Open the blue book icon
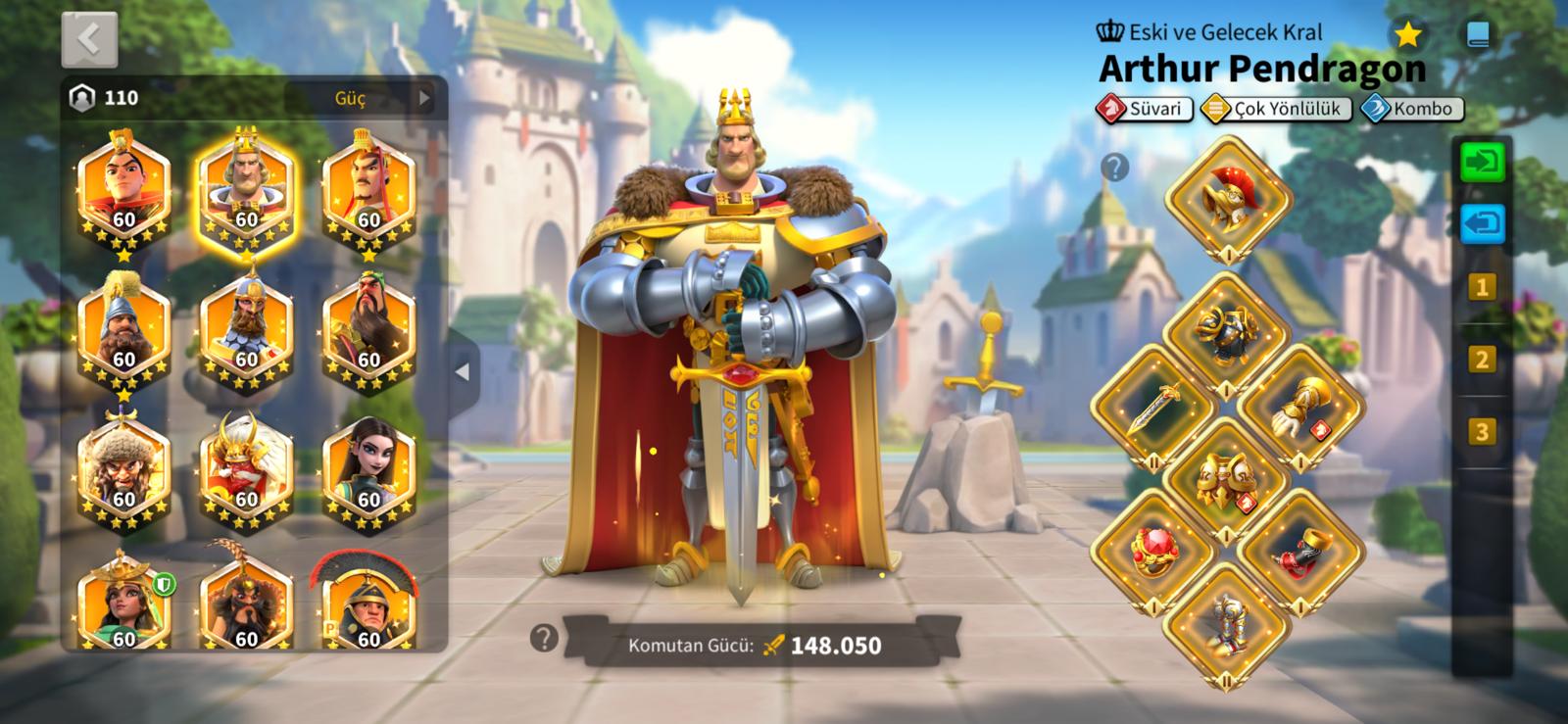The height and width of the screenshot is (724, 1568). coord(1478,36)
